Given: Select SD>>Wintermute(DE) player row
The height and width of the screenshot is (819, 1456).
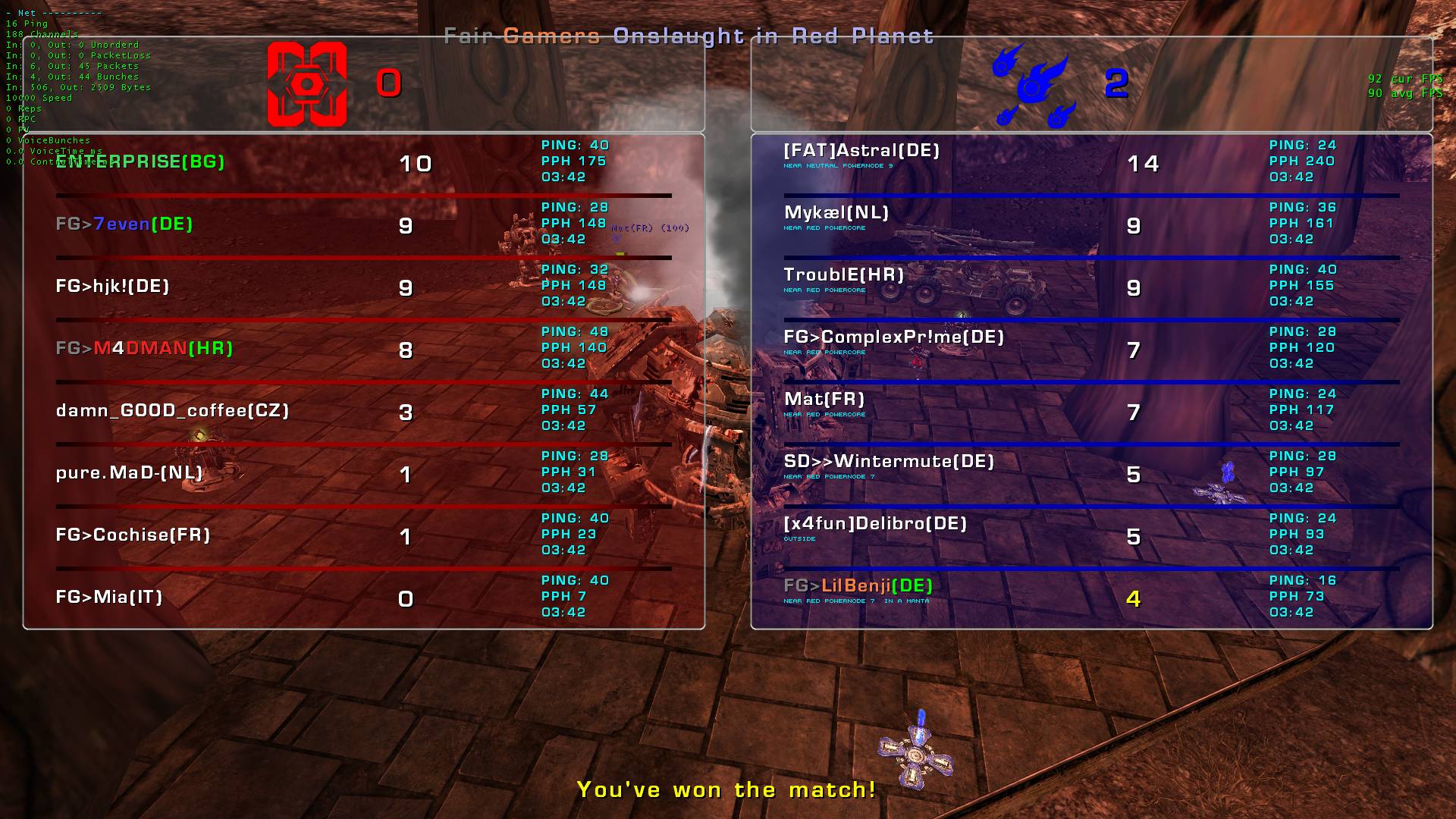Looking at the screenshot, I should pos(889,461).
